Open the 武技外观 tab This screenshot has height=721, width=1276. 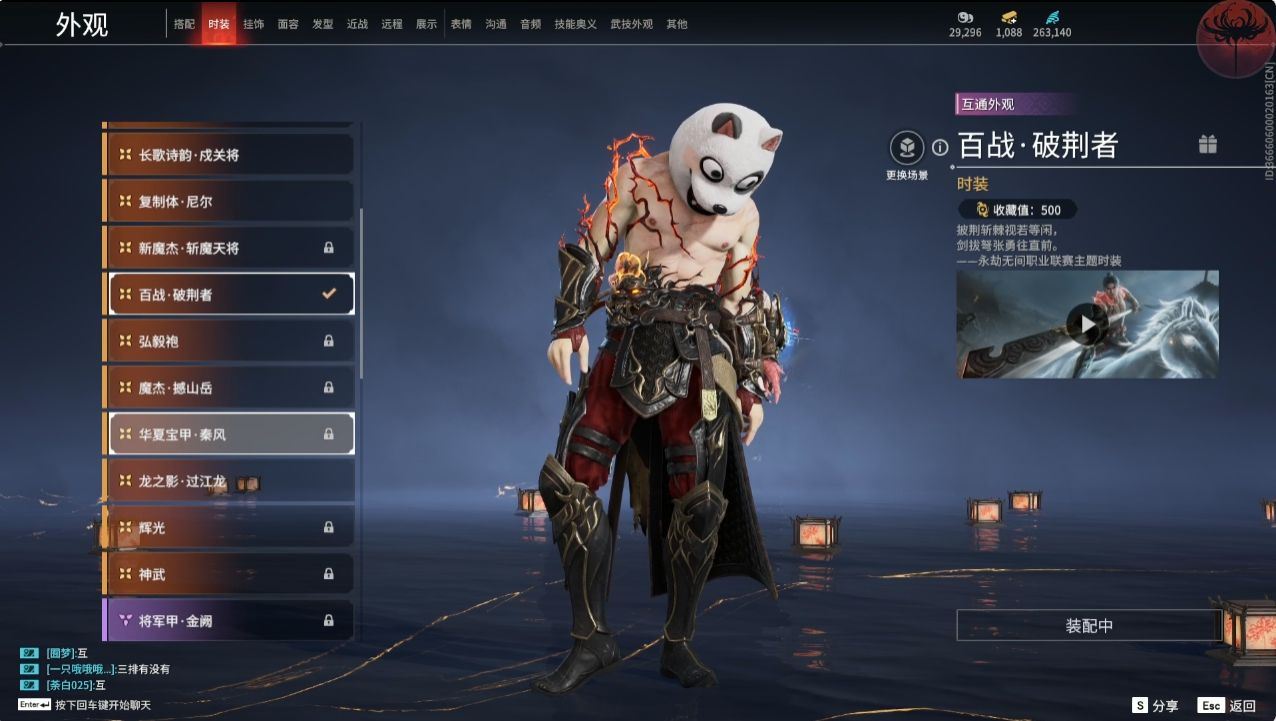pos(631,24)
